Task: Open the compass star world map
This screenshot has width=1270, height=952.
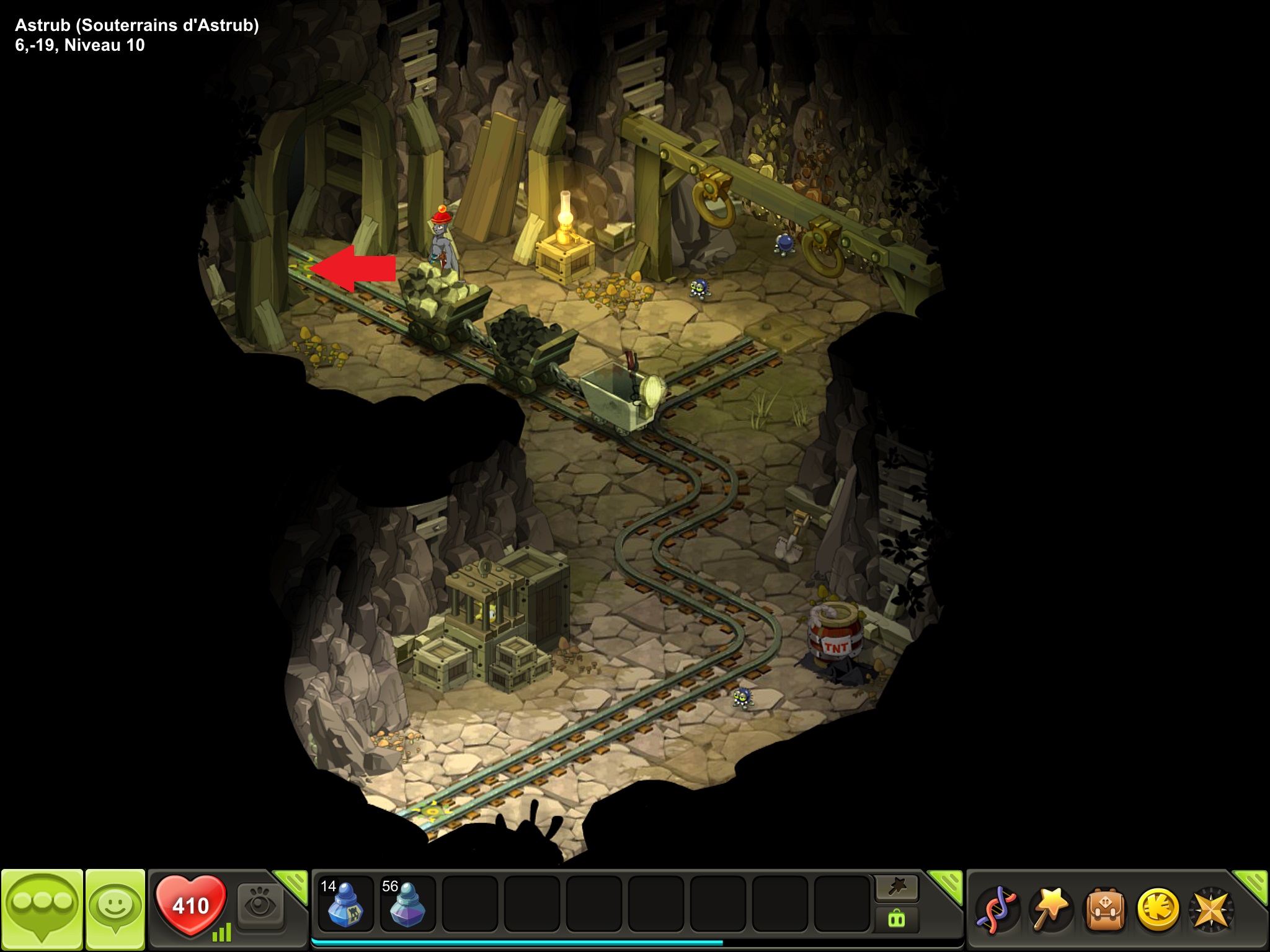Action: pyautogui.click(x=1210, y=910)
